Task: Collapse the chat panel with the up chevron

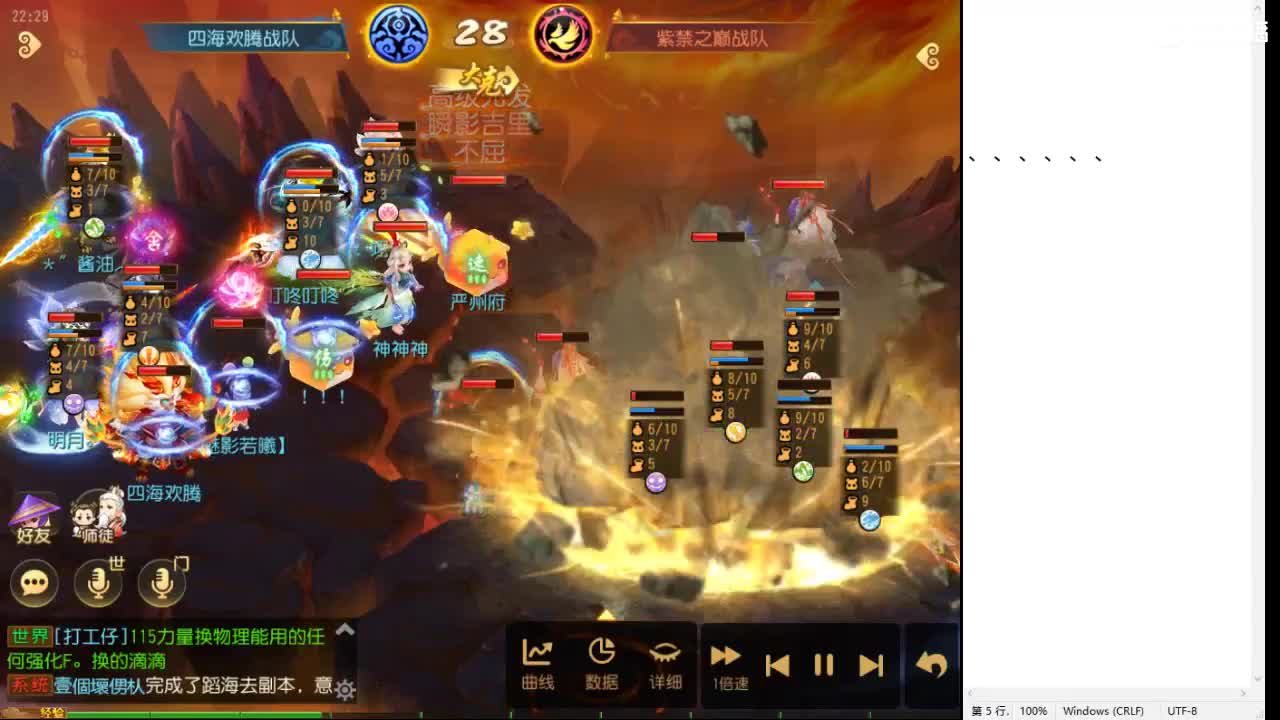Action: (x=345, y=630)
